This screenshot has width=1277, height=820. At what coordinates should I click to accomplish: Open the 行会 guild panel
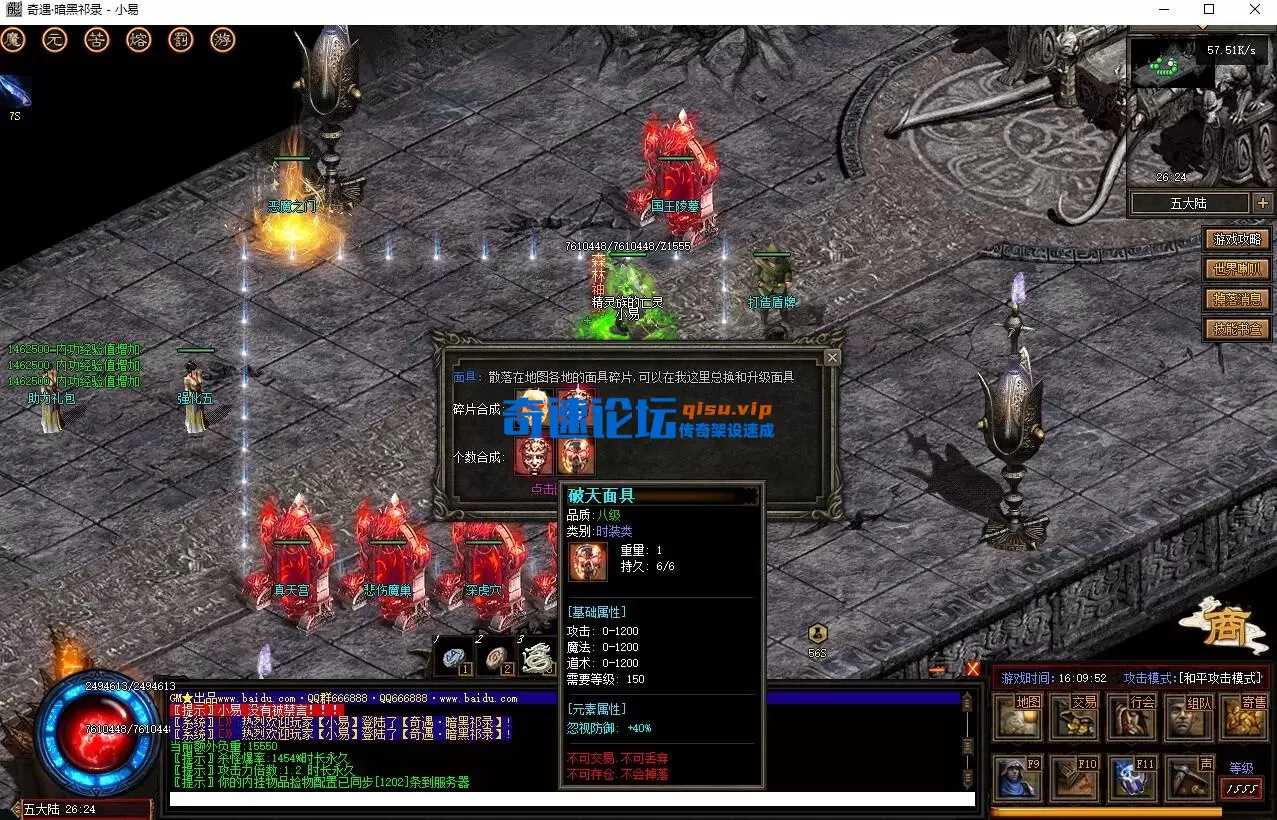point(1132,717)
